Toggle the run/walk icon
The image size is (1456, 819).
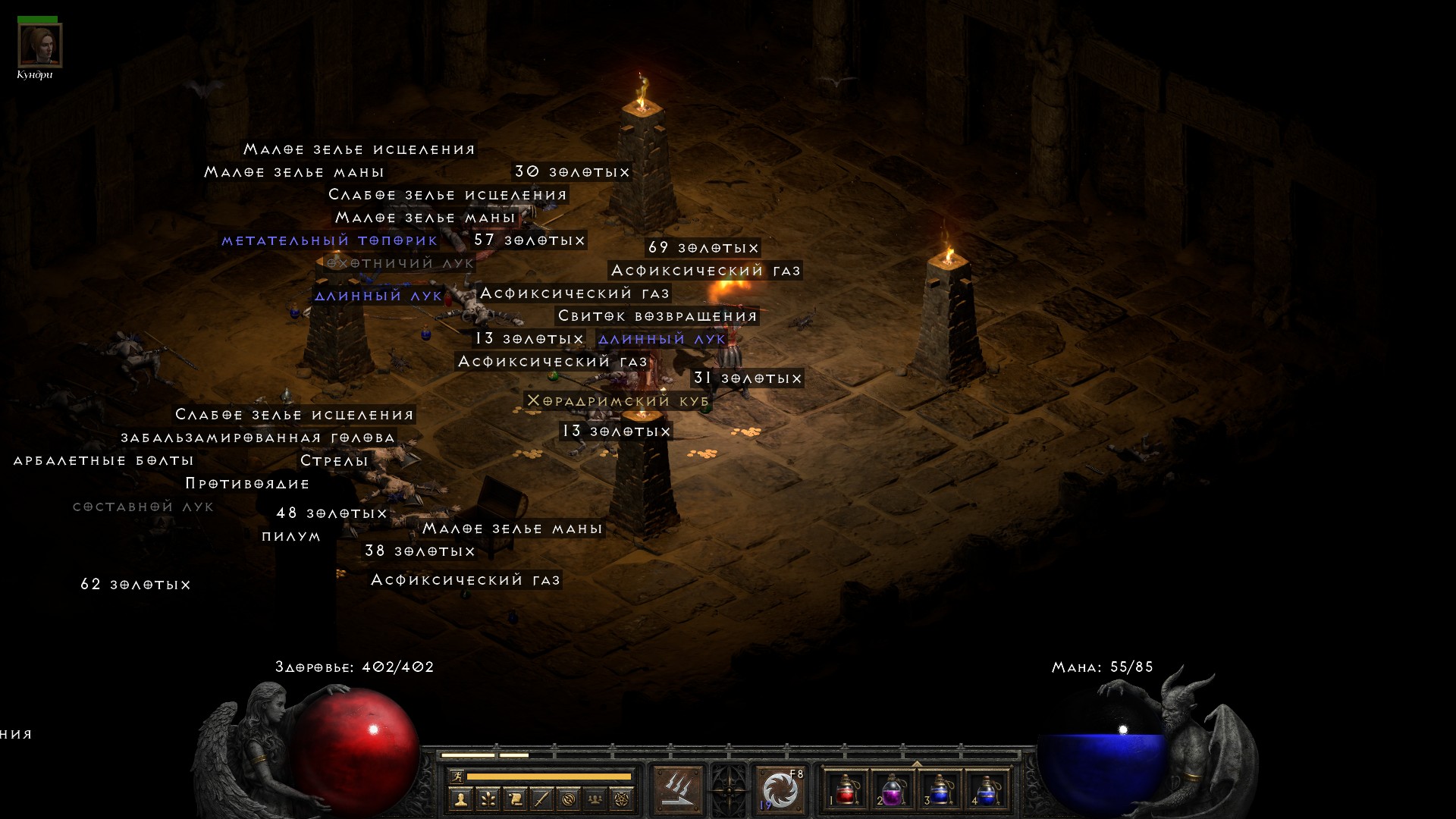pyautogui.click(x=457, y=776)
